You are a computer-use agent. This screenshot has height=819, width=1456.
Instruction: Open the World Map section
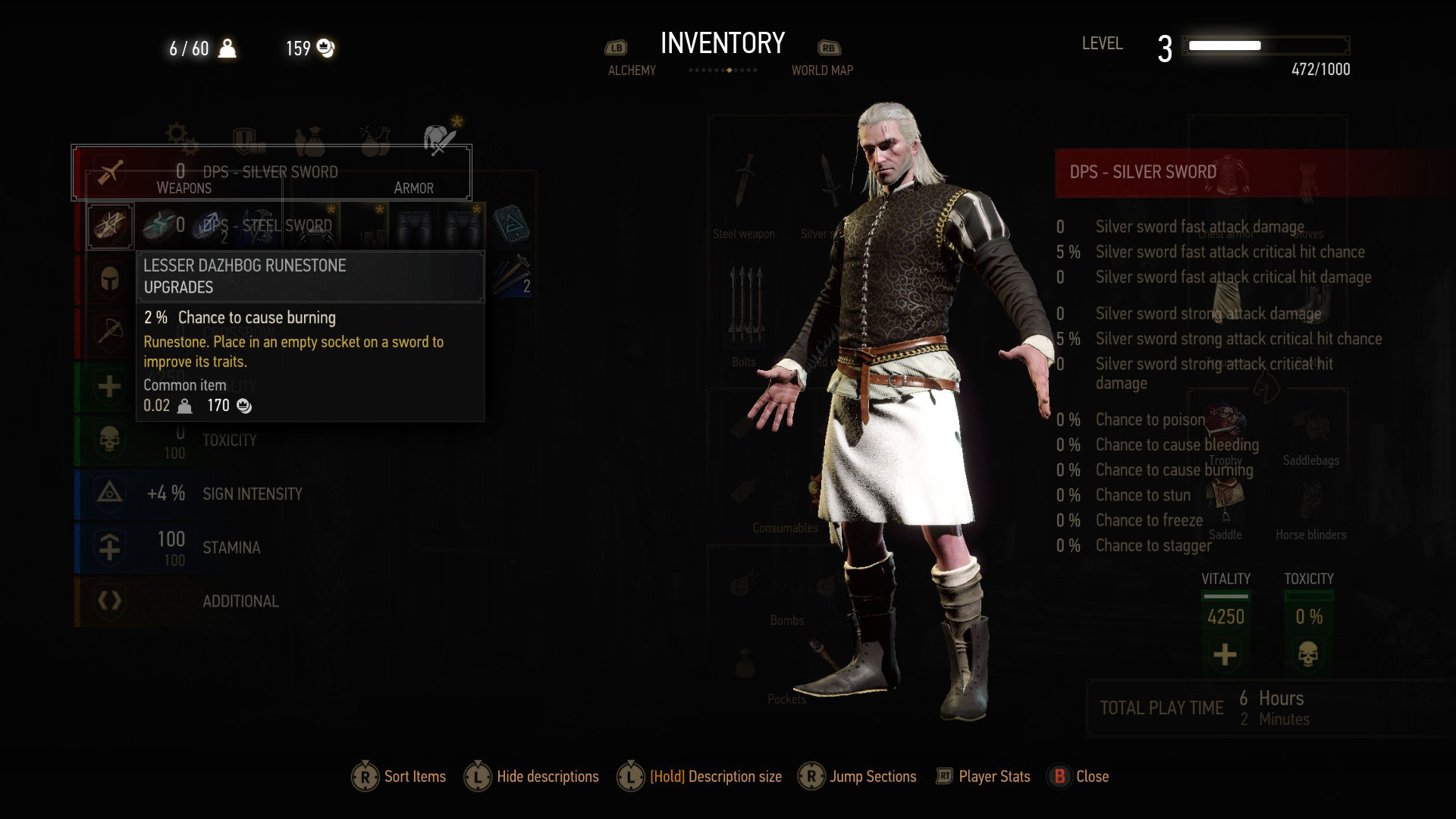tap(823, 70)
